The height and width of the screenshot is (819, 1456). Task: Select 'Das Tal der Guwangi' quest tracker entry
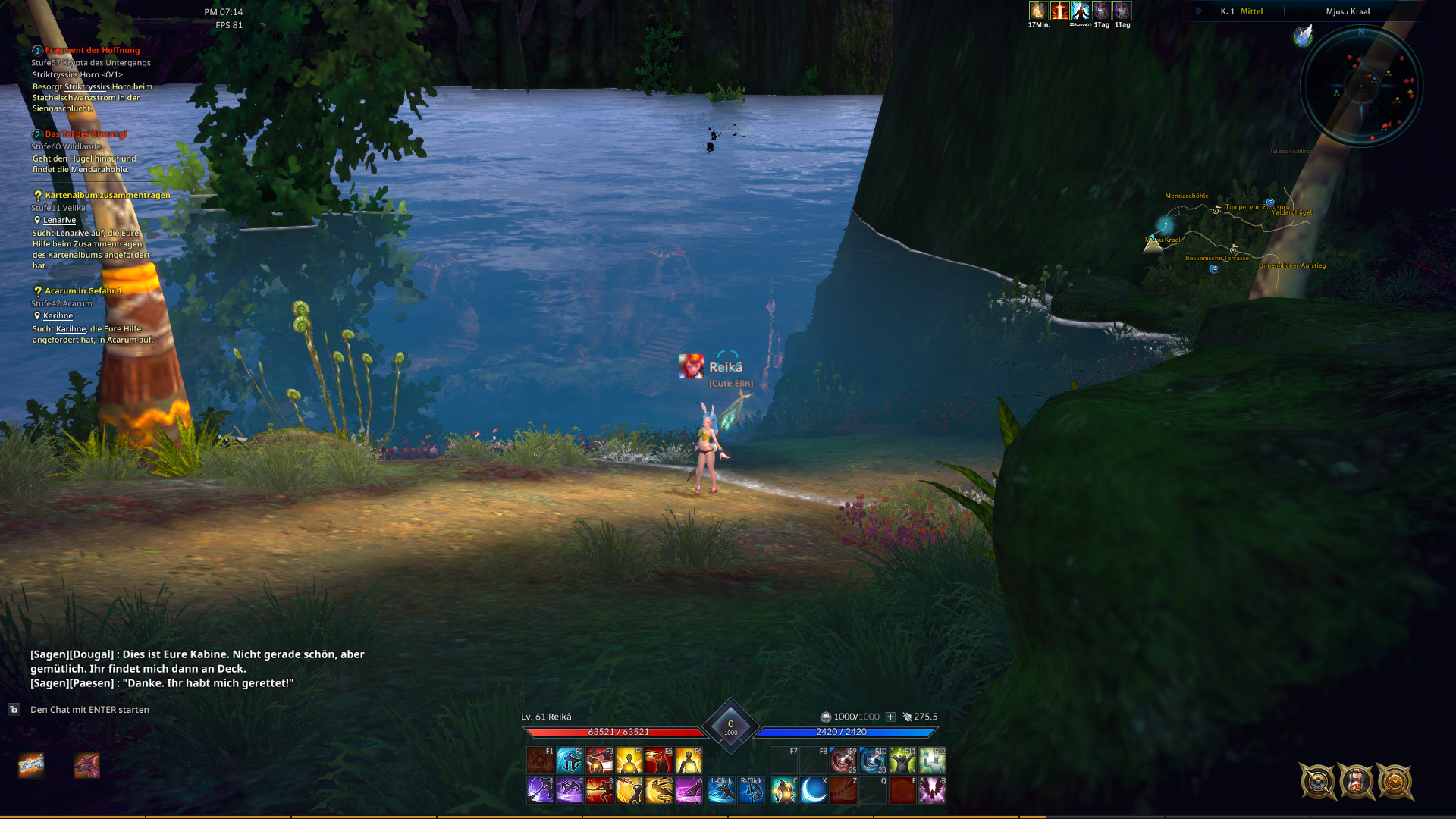coord(86,134)
